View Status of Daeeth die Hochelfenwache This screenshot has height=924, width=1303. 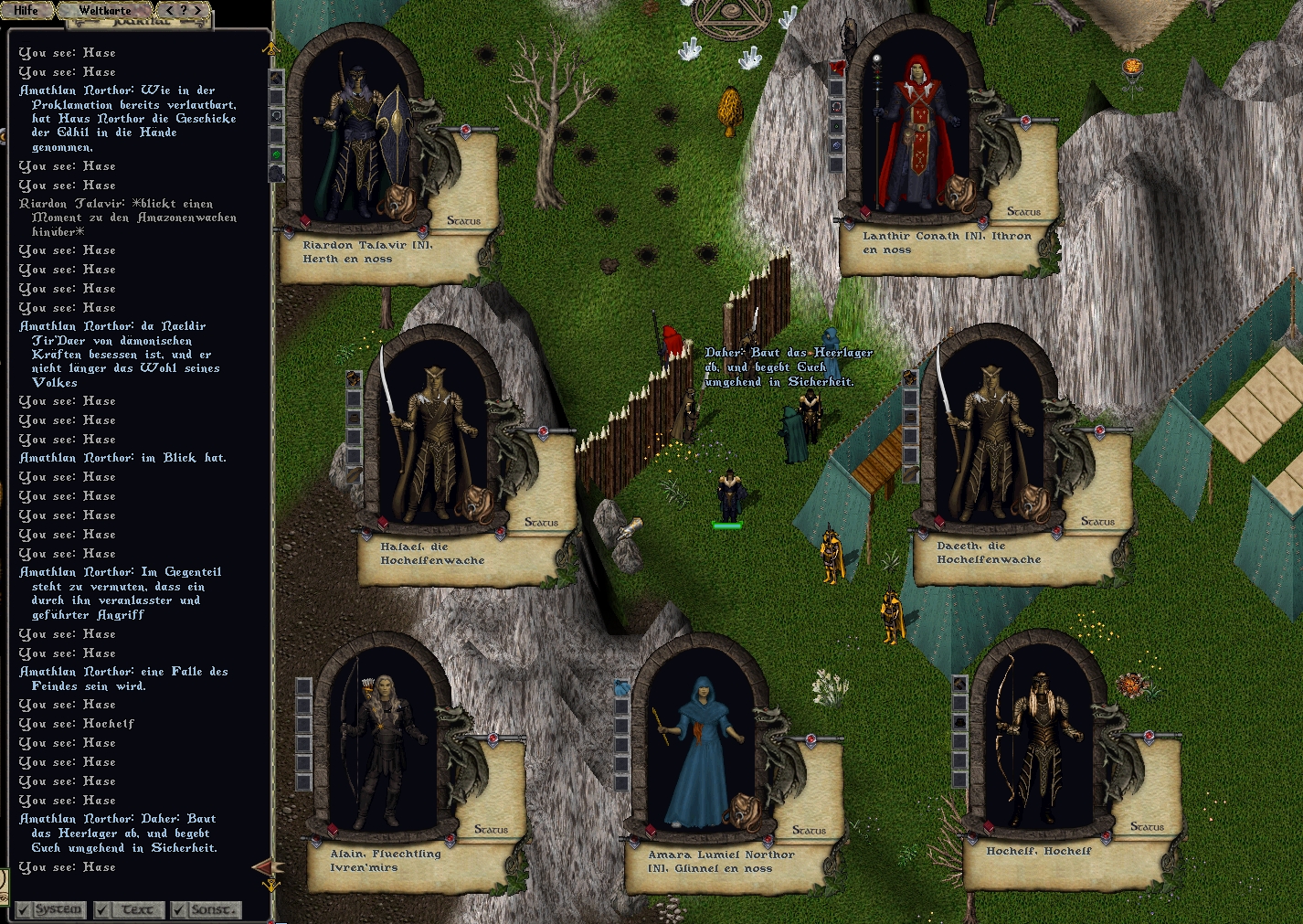click(x=1097, y=521)
